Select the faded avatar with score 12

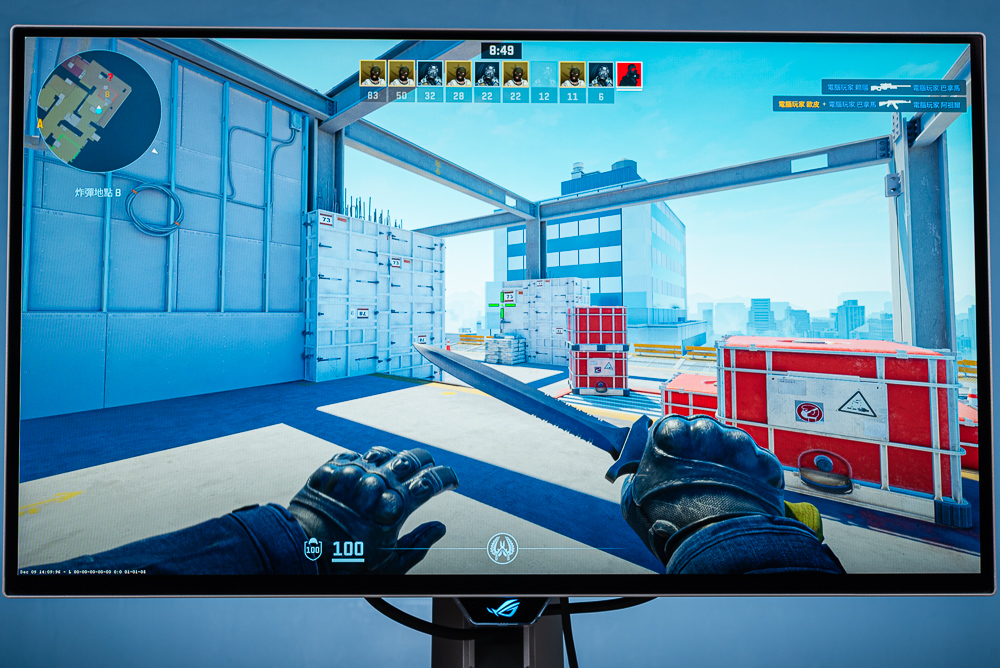544,74
